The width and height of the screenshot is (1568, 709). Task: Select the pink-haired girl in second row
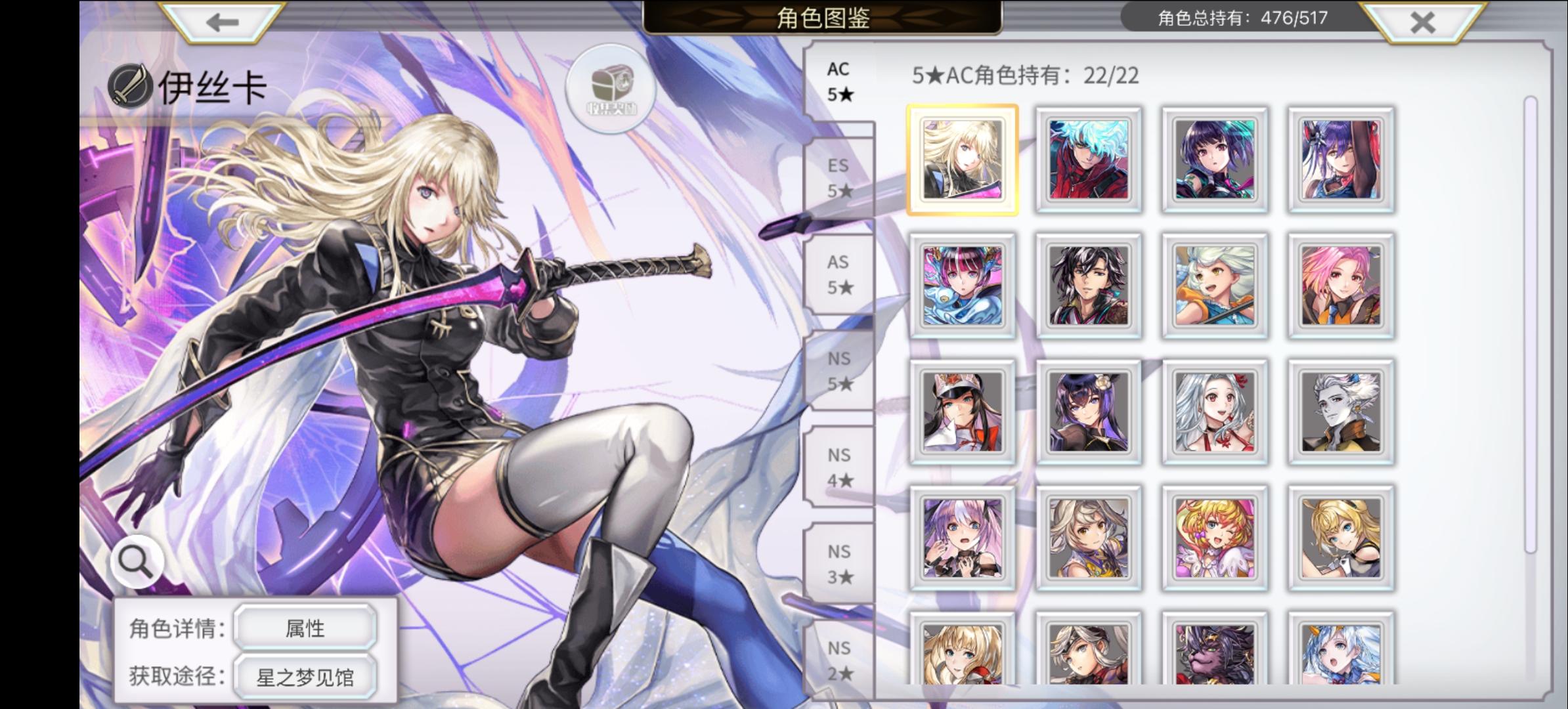tap(1340, 286)
